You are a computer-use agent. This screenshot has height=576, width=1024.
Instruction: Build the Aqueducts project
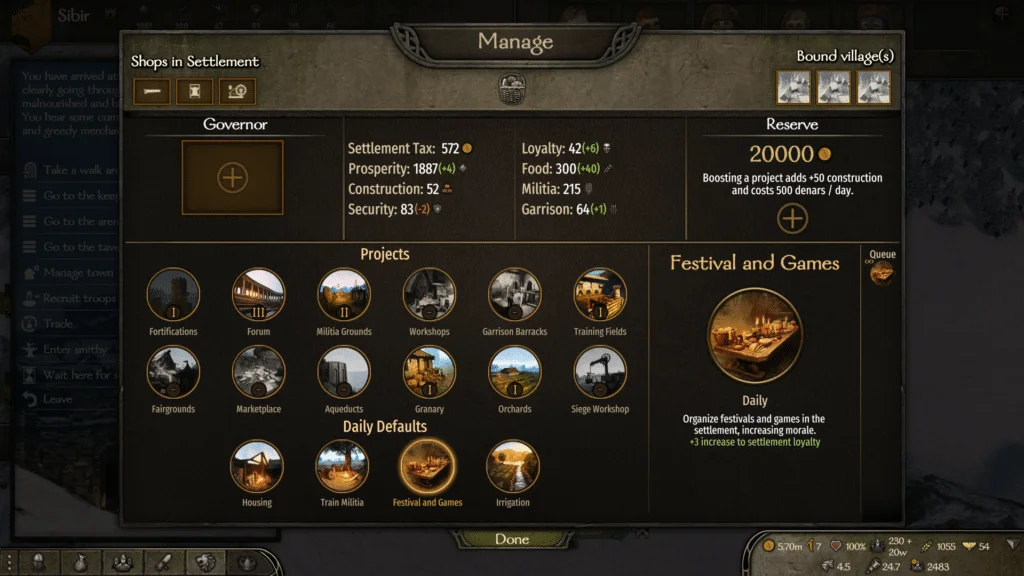click(343, 373)
